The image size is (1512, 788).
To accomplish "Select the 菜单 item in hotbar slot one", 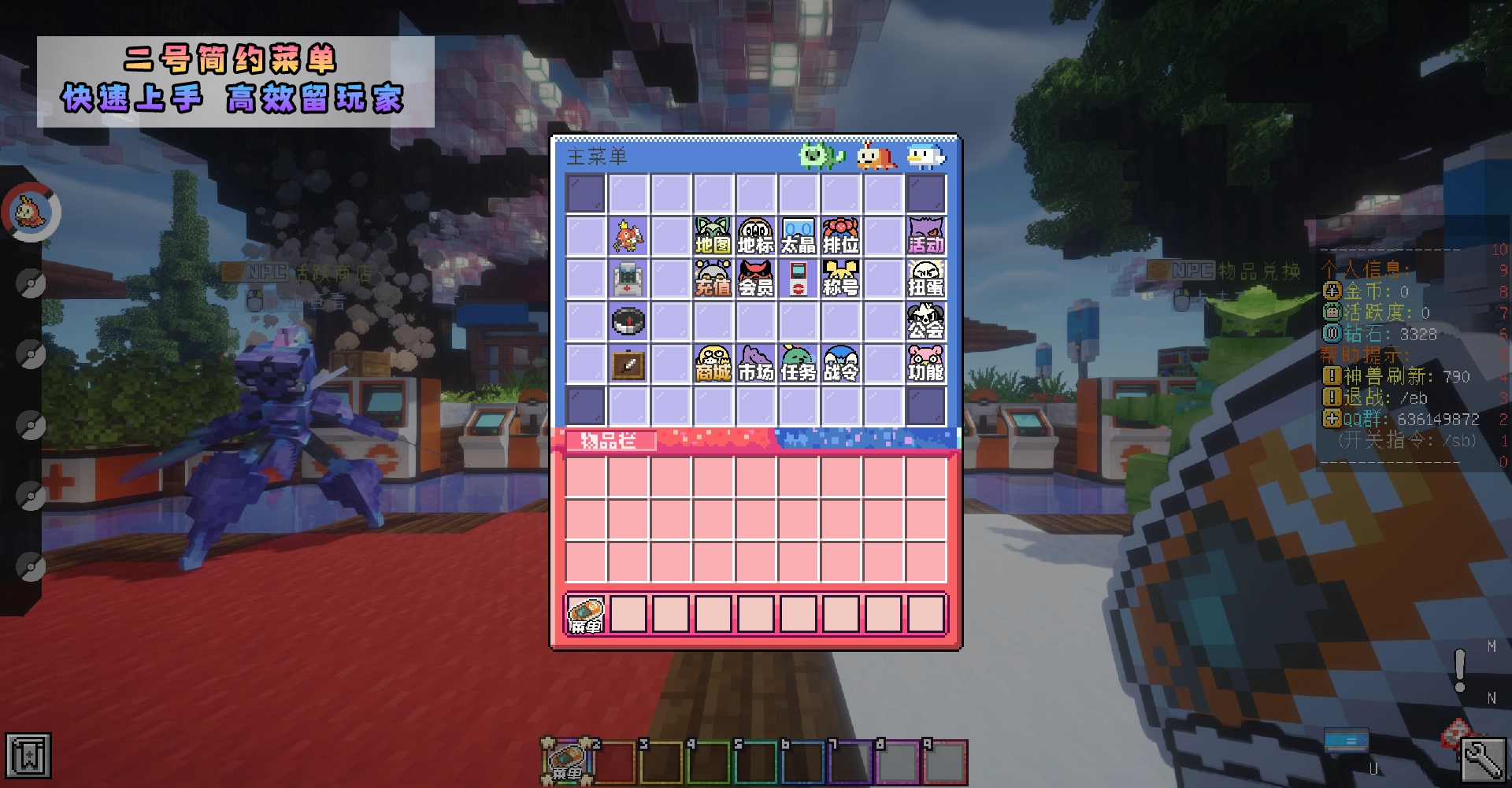I will 585,614.
